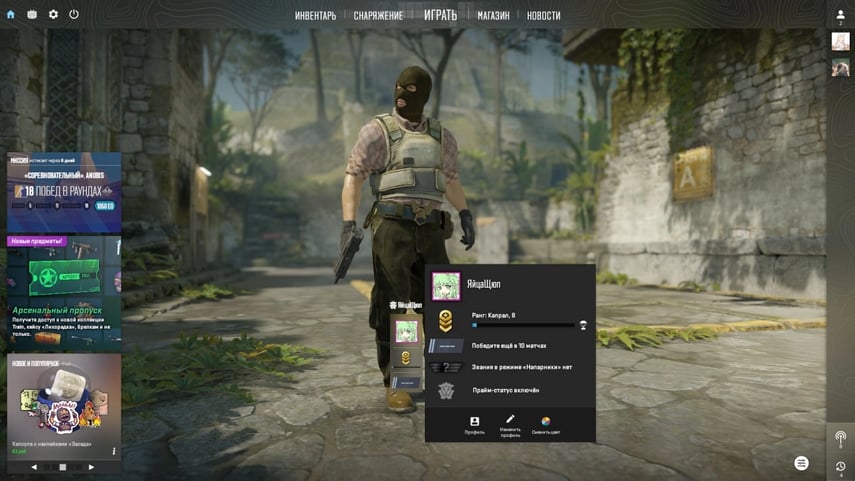
Task: Click the round list menu button
Action: click(x=801, y=463)
